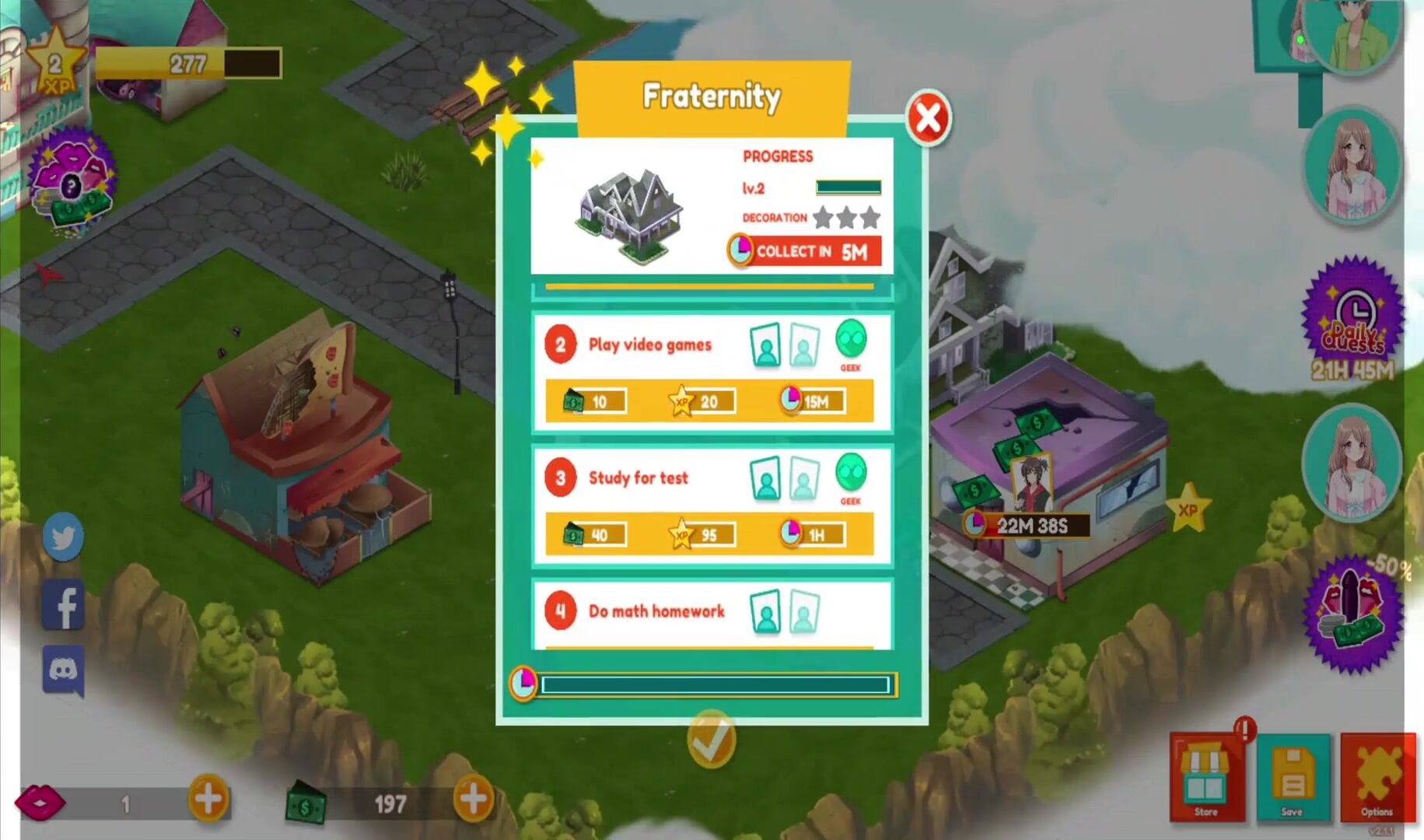Select the green-haired character portrait
Viewport: 1424px width, 840px height.
coord(1353,35)
